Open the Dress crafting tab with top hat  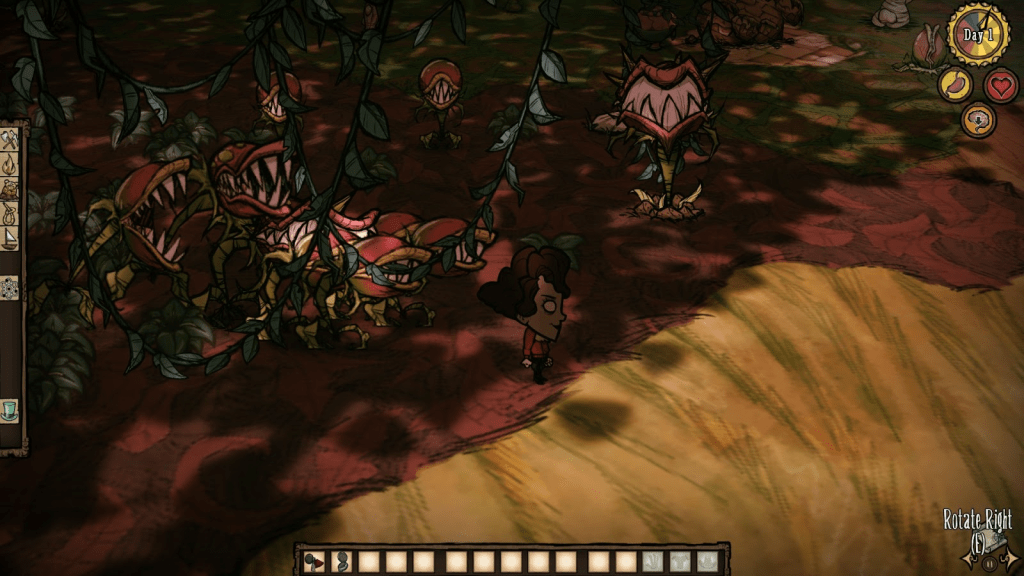click(10, 409)
